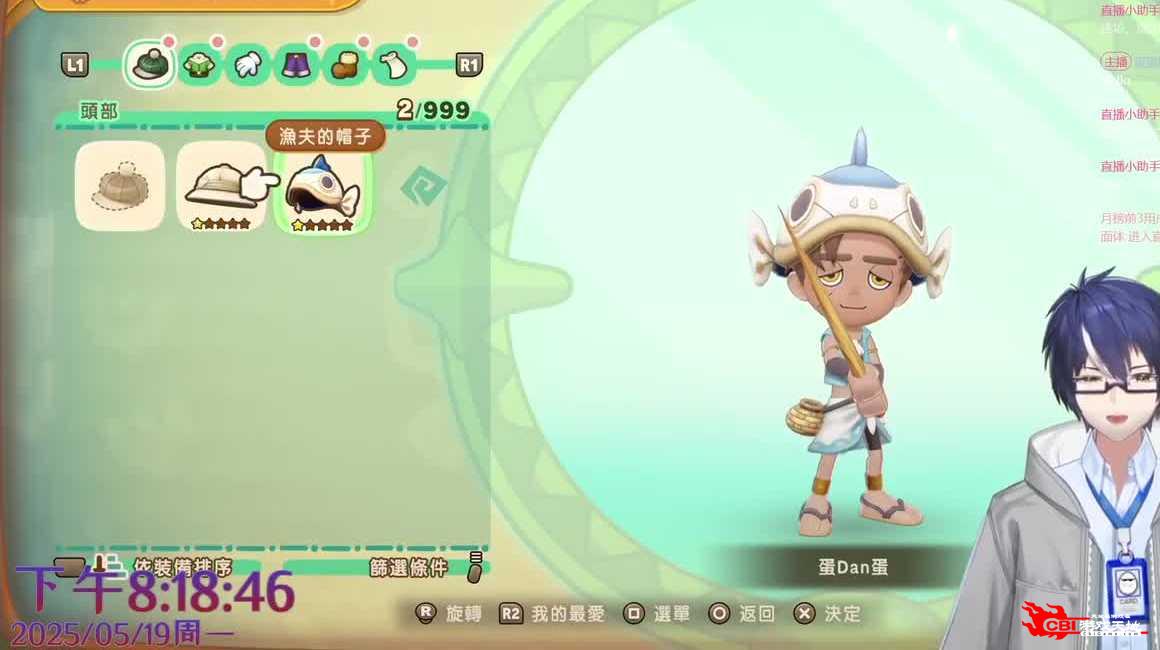
Task: Switch to the purple shorts tab
Action: (x=295, y=66)
